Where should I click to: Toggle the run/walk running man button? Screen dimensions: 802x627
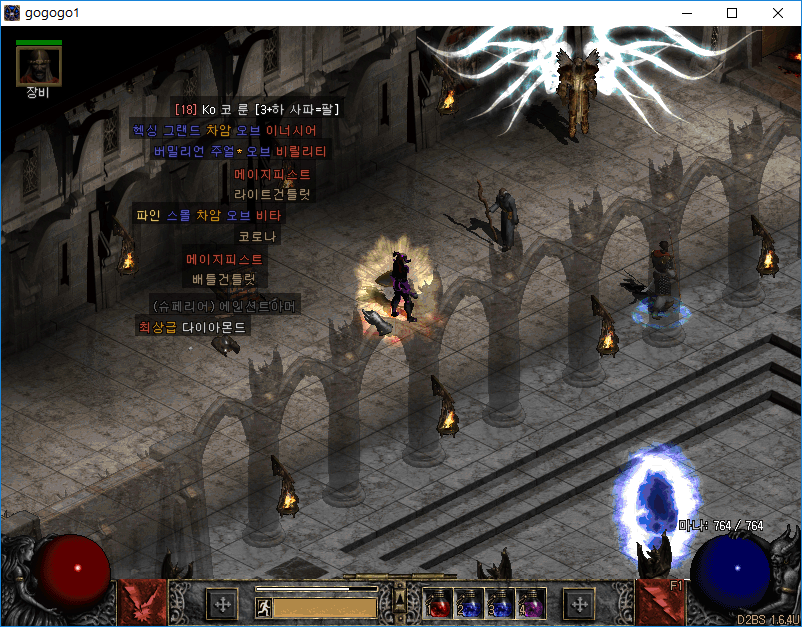click(x=264, y=606)
